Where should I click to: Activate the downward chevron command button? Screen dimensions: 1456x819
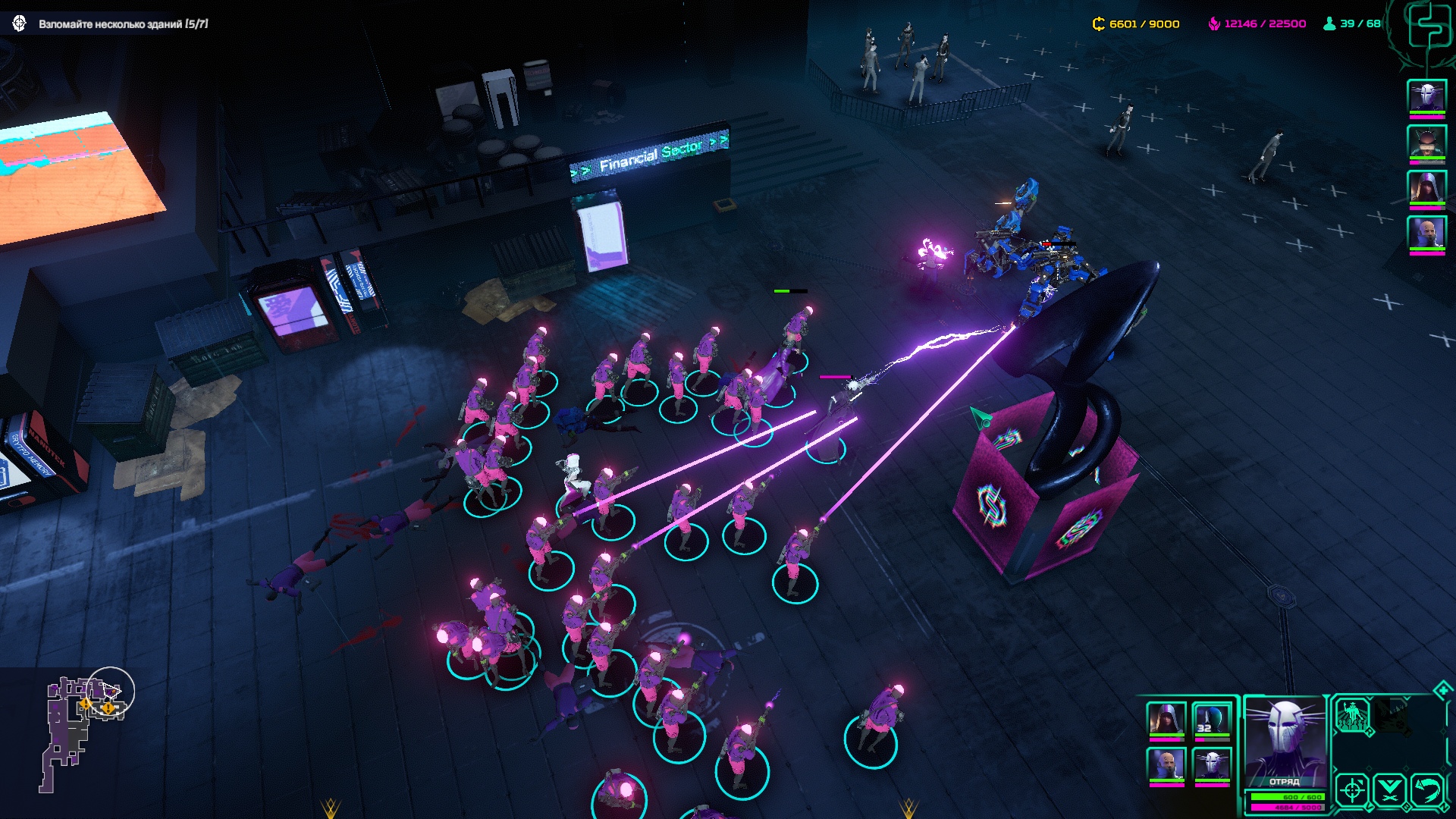[x=1389, y=790]
